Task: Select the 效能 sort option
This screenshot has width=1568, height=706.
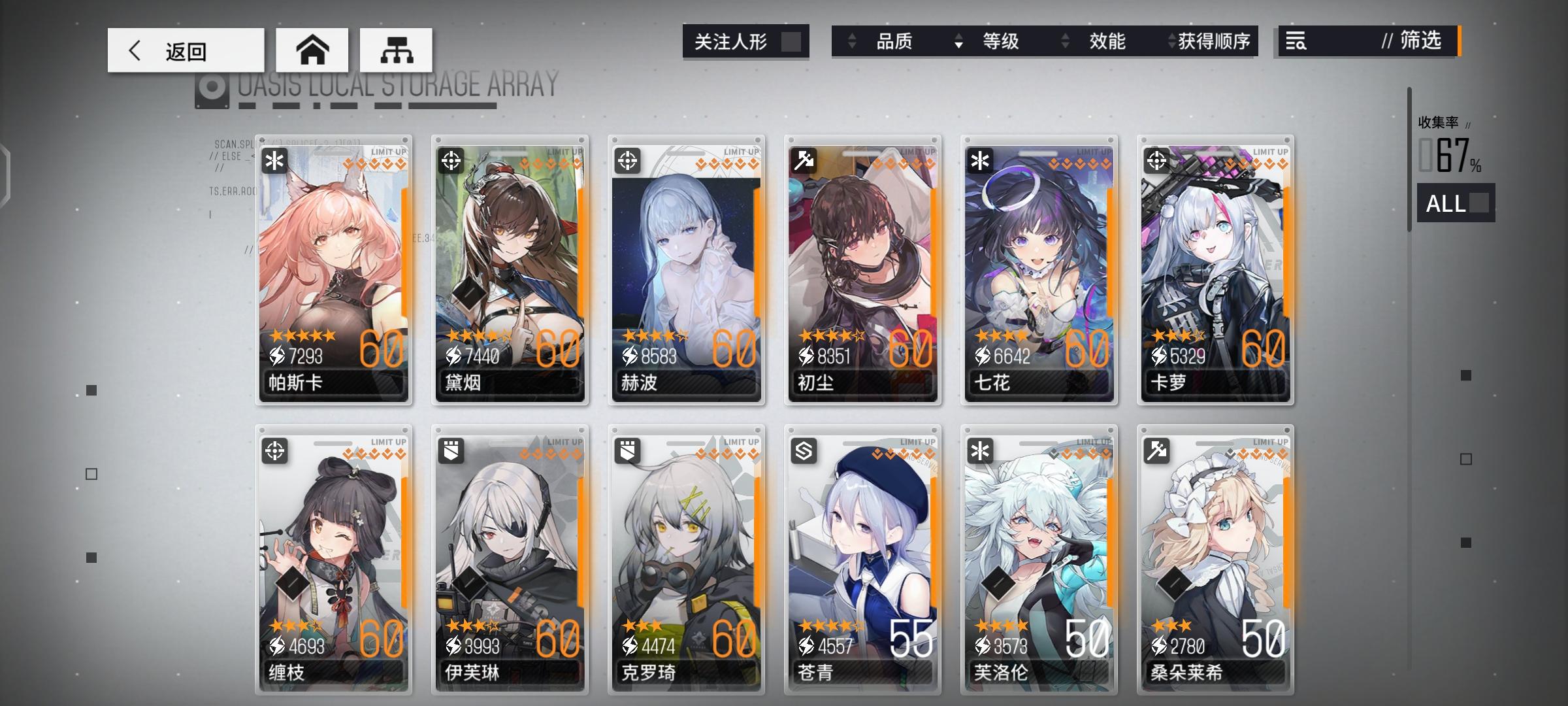Action: pyautogui.click(x=1109, y=41)
